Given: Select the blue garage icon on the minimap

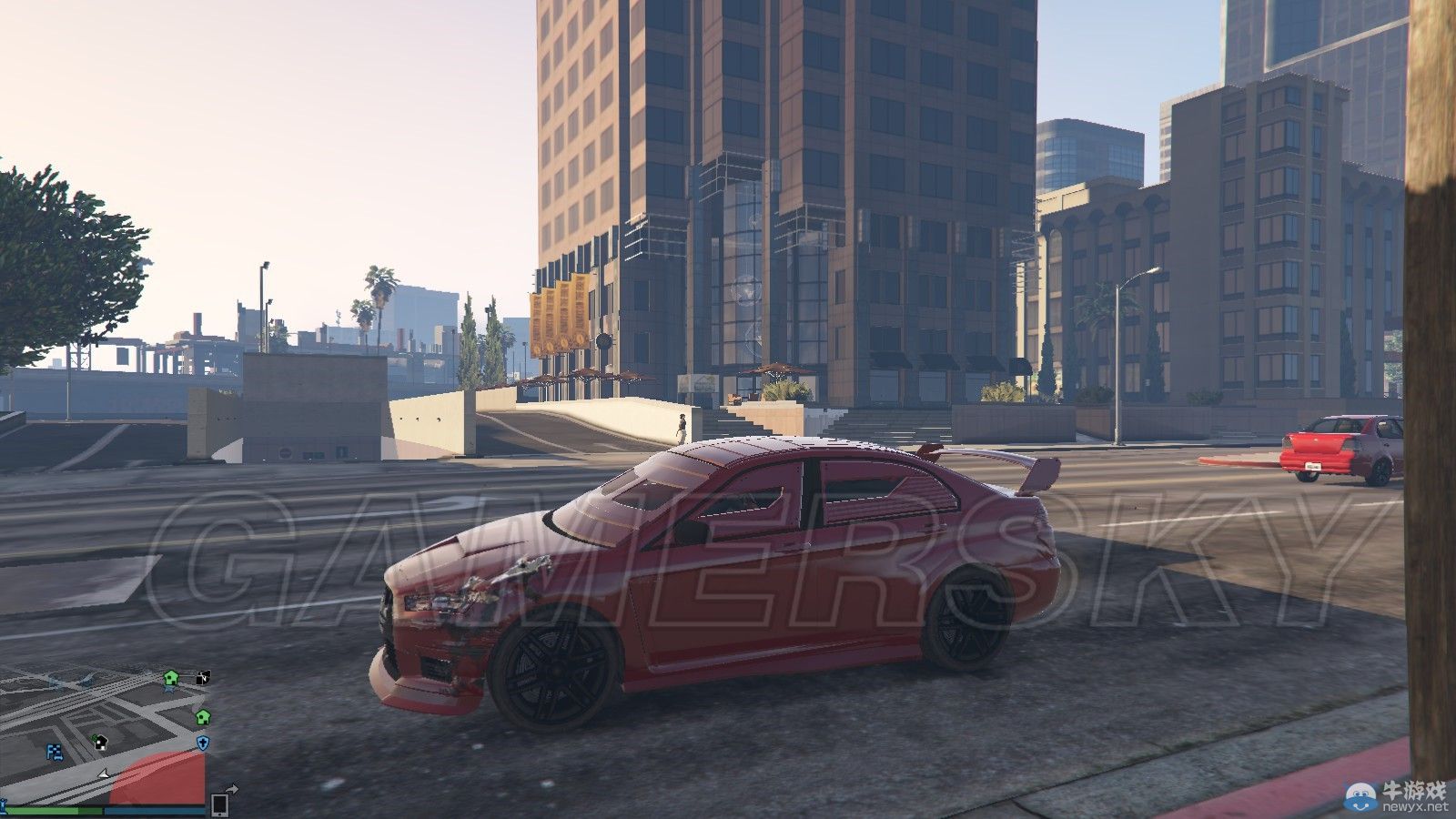Looking at the screenshot, I should pyautogui.click(x=54, y=751).
